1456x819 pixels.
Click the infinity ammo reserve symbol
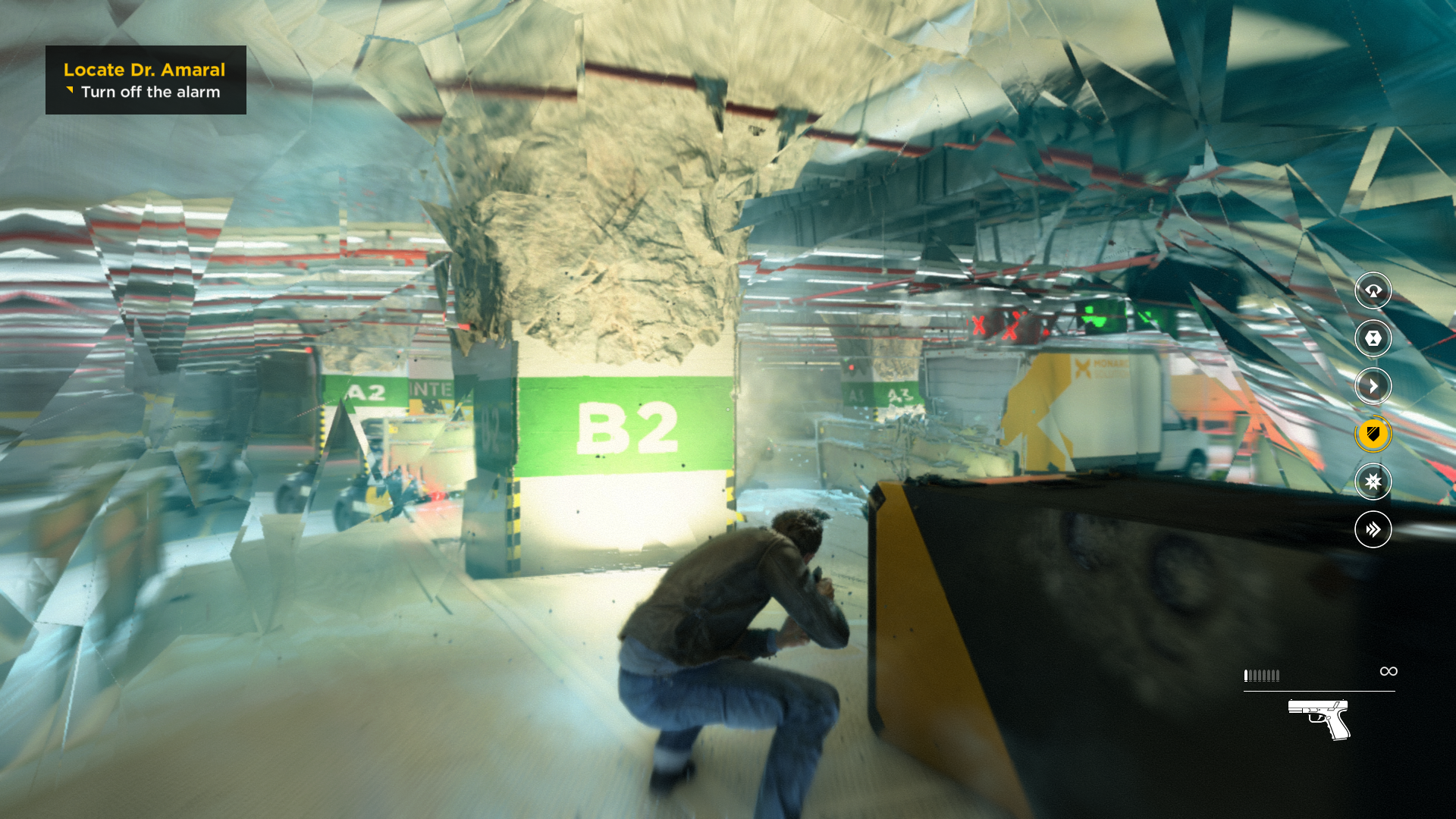[x=1389, y=671]
